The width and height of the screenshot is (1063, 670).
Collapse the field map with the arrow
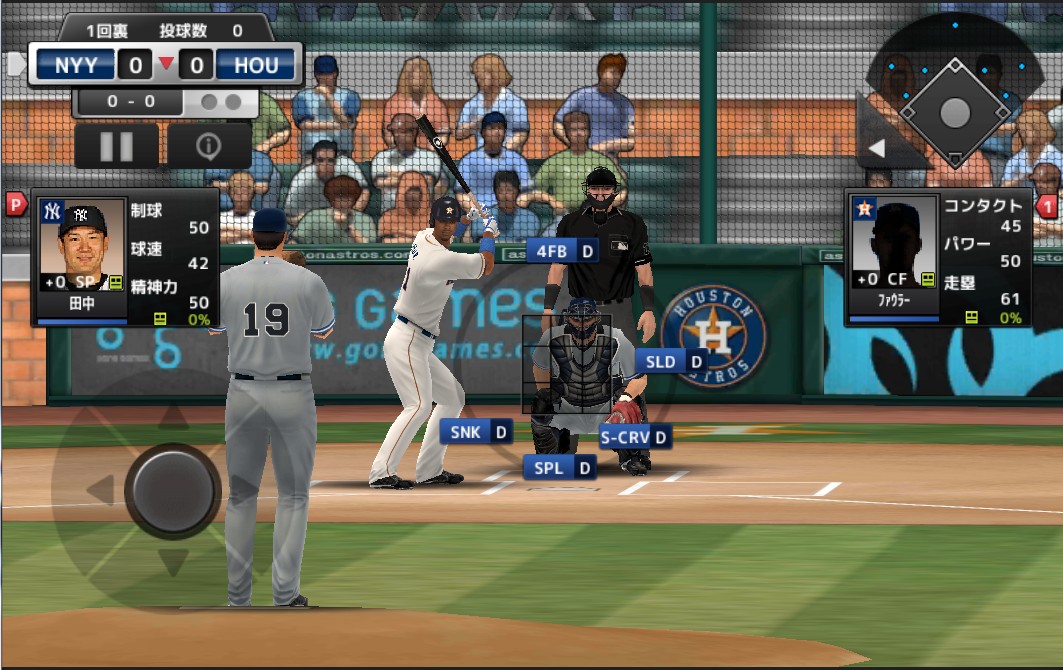tap(876, 150)
